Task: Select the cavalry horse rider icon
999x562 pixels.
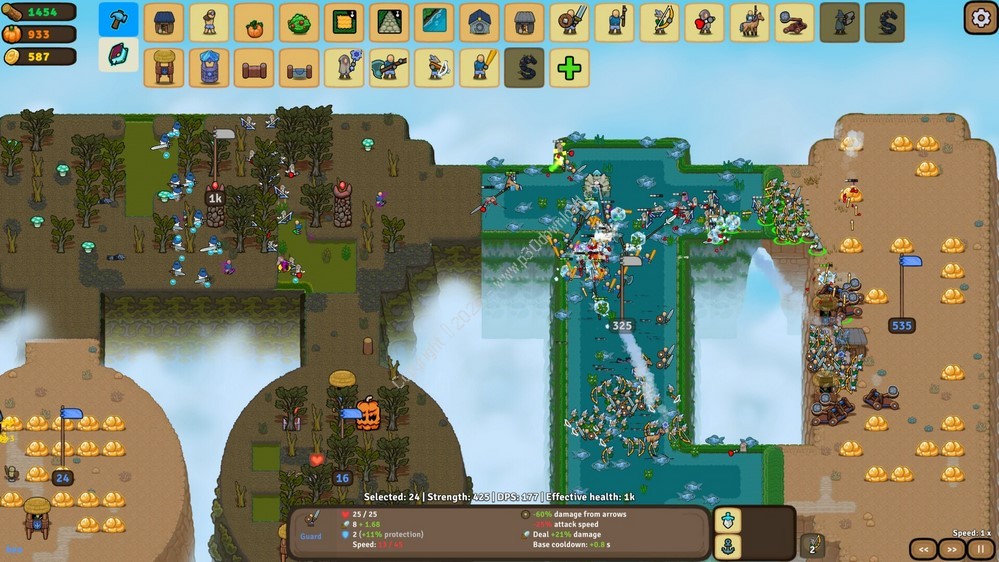Action: 749,22
